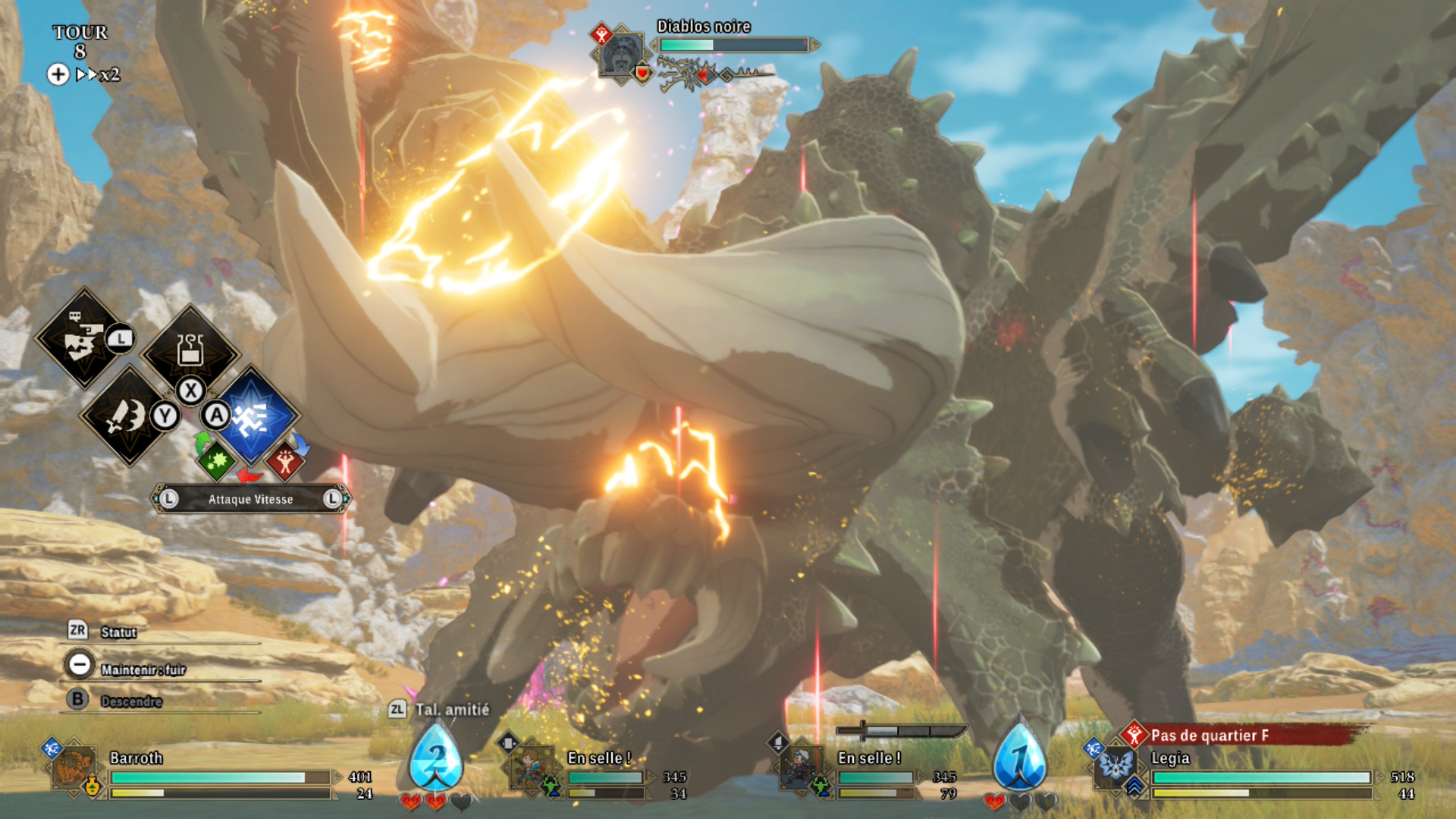1456x819 pixels.
Task: Select the Legia butterfly portrait
Action: point(1116,764)
